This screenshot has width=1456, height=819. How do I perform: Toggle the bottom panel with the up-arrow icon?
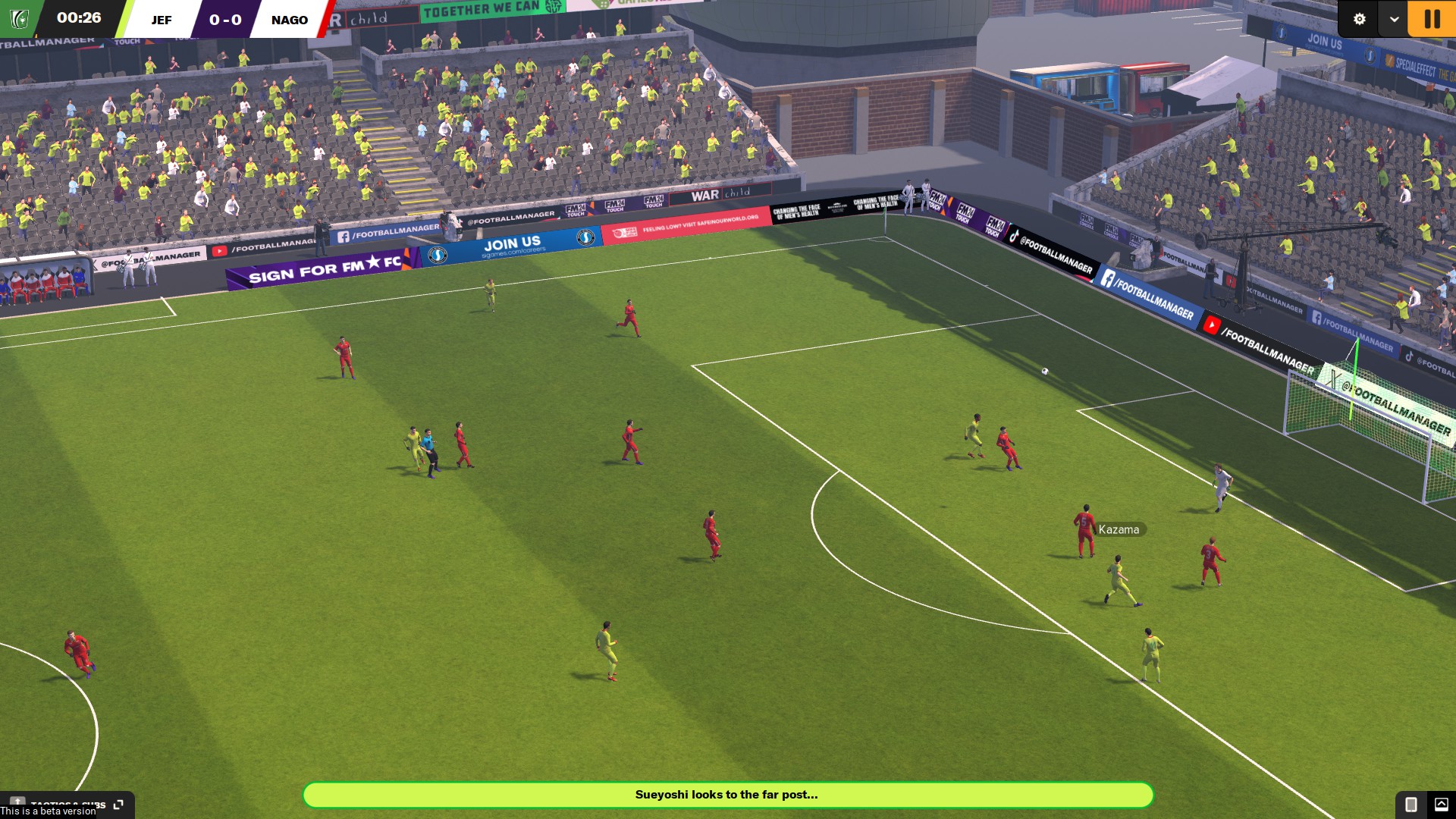pyautogui.click(x=1441, y=804)
